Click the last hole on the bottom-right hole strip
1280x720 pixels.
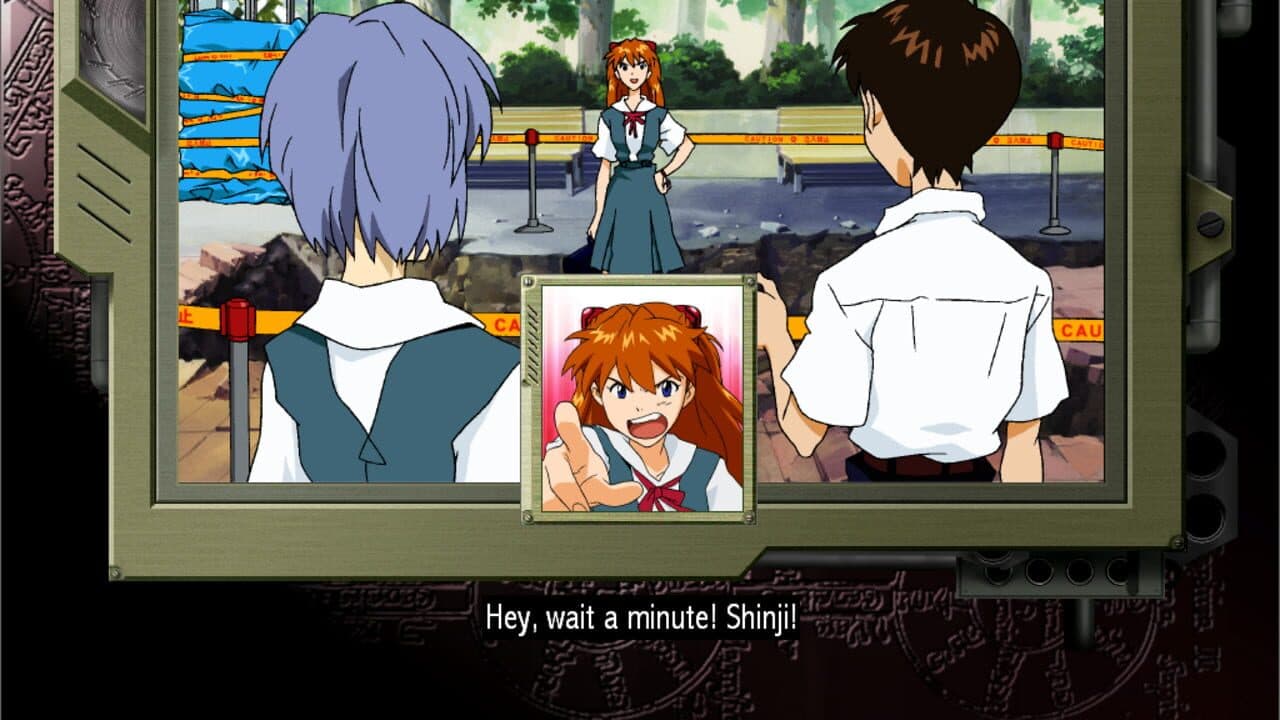[1119, 572]
